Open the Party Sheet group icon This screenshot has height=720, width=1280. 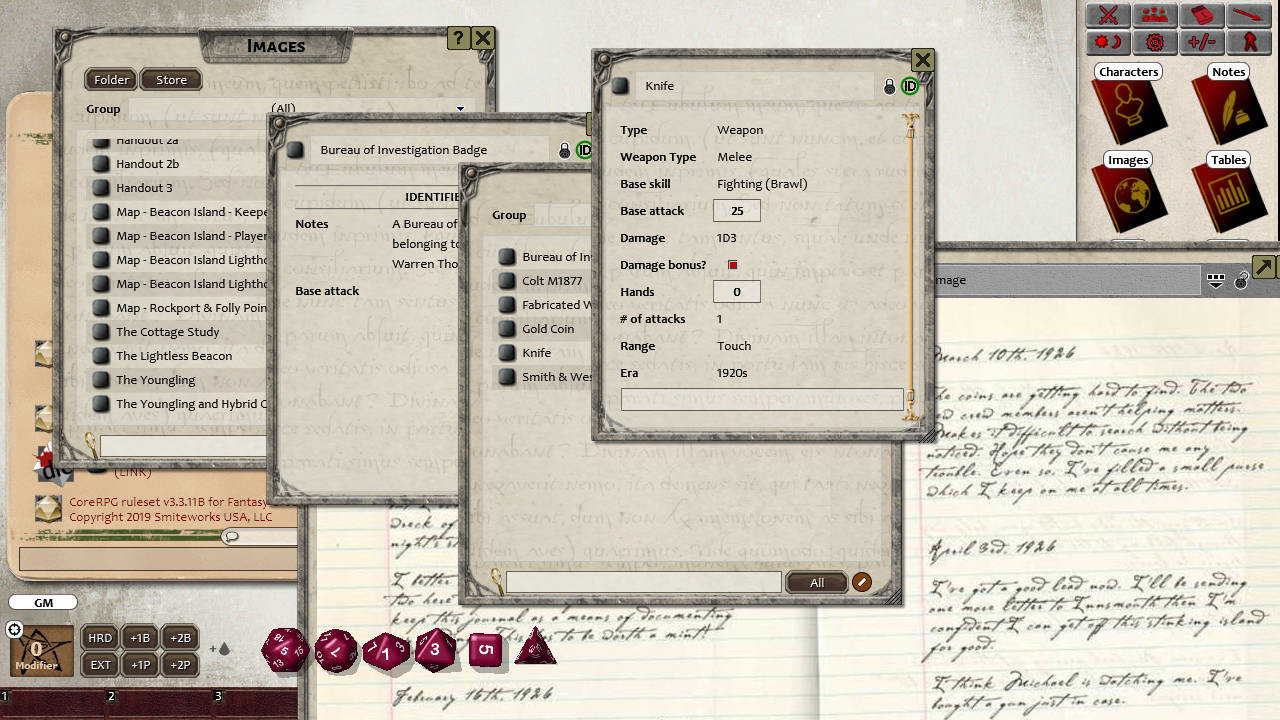[1155, 17]
